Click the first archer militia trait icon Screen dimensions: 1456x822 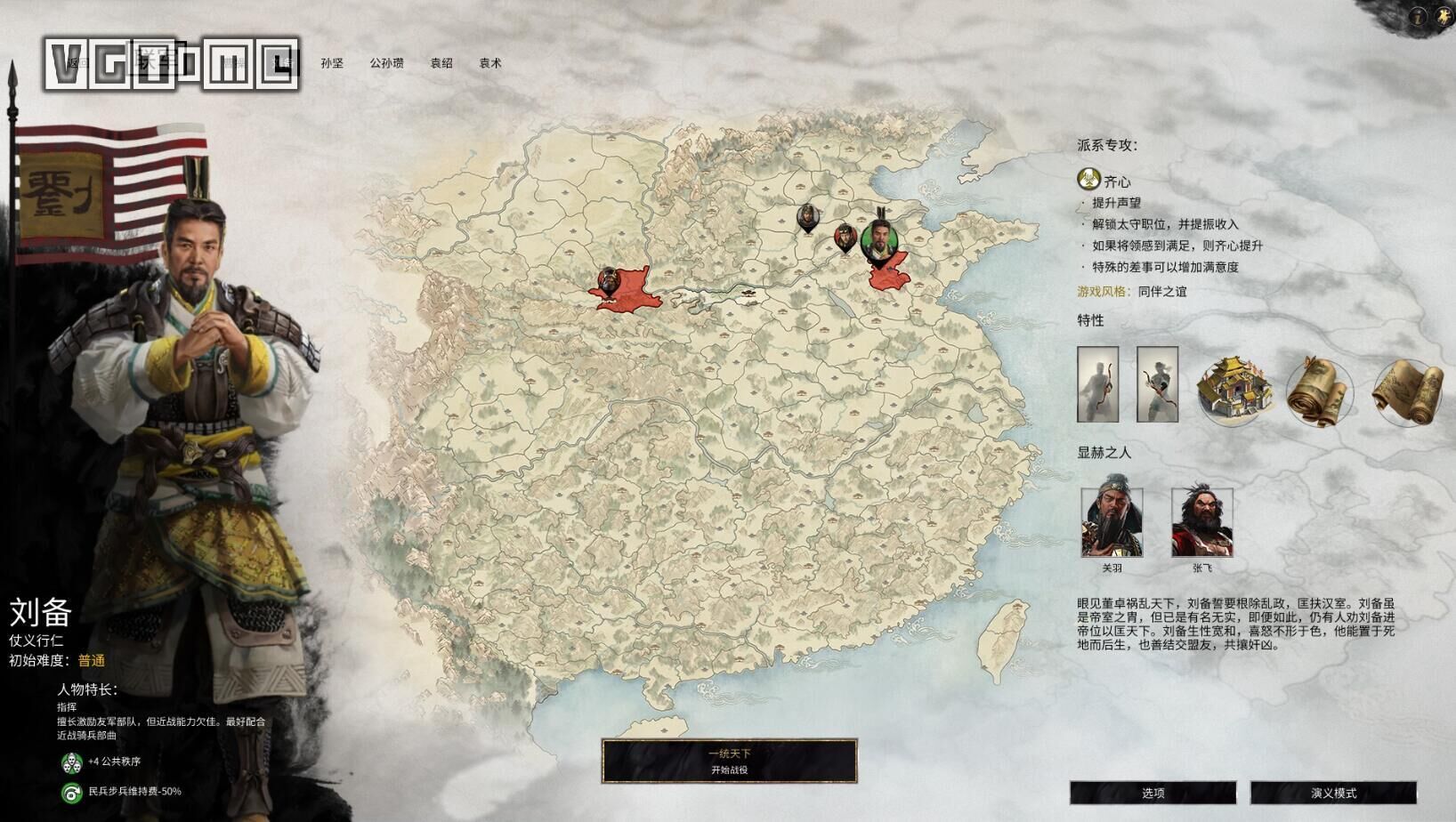1098,384
